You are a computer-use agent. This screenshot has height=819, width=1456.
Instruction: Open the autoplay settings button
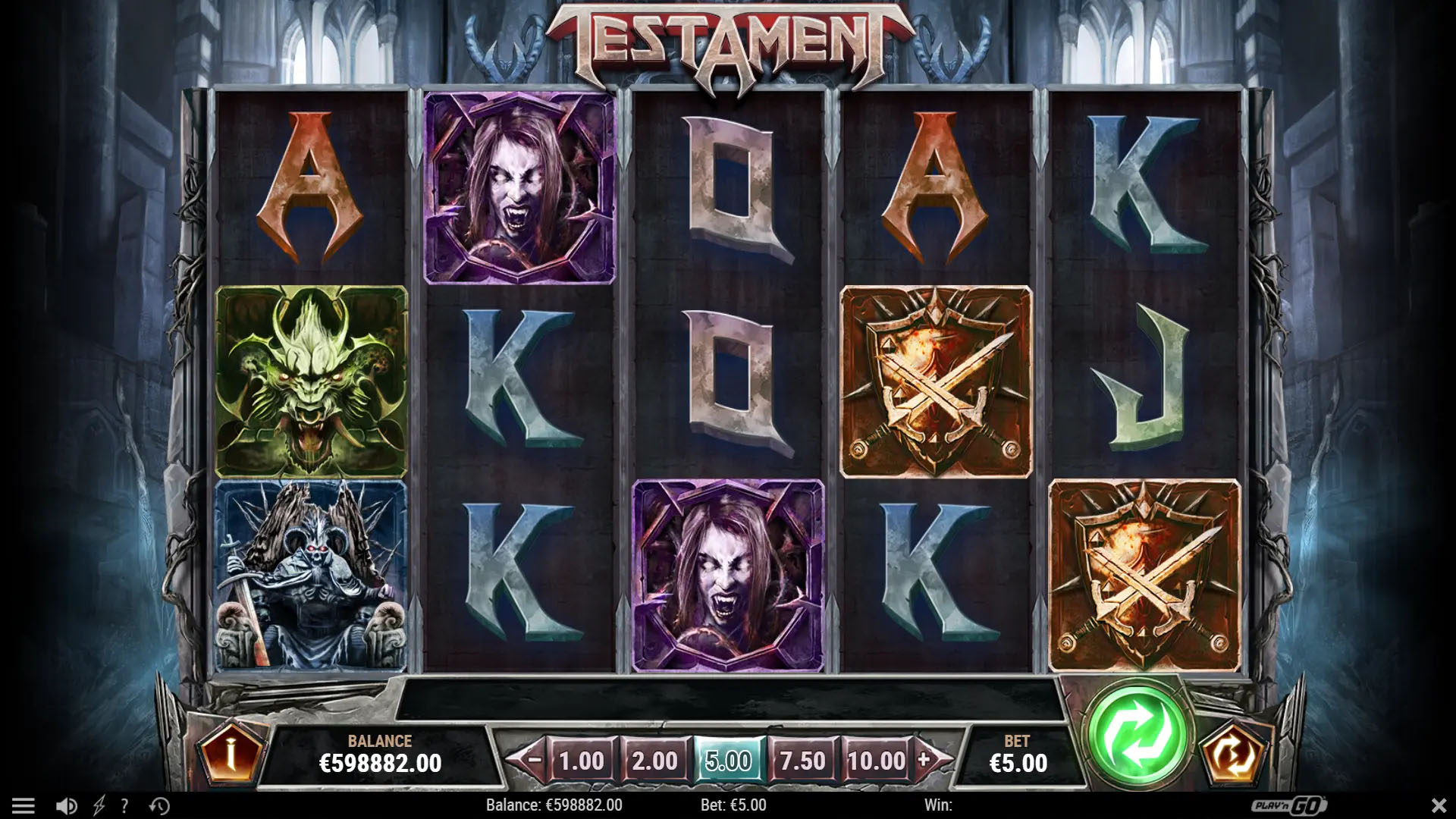pos(1235,754)
